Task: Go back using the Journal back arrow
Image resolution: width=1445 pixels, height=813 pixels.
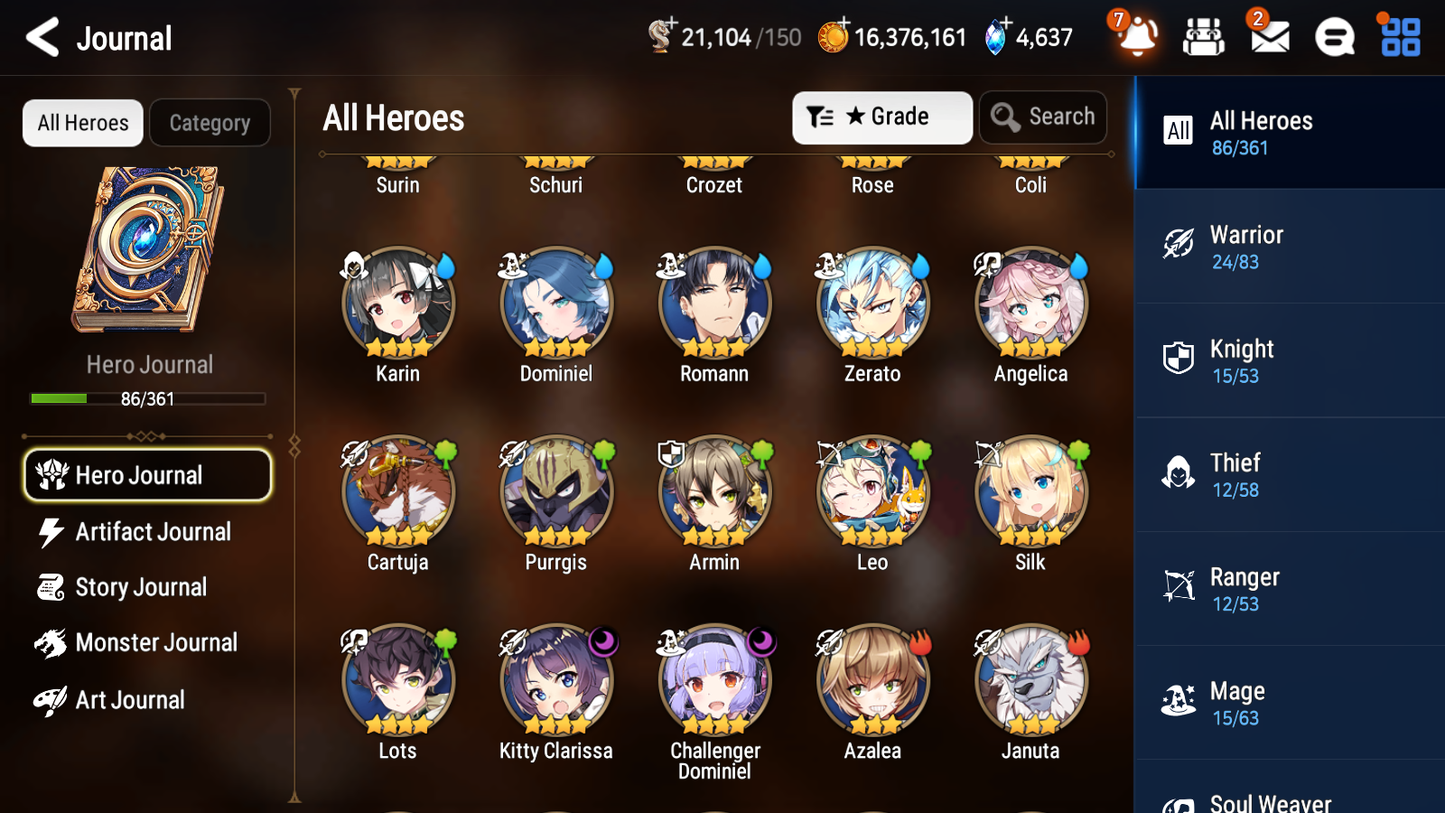Action: [39, 37]
